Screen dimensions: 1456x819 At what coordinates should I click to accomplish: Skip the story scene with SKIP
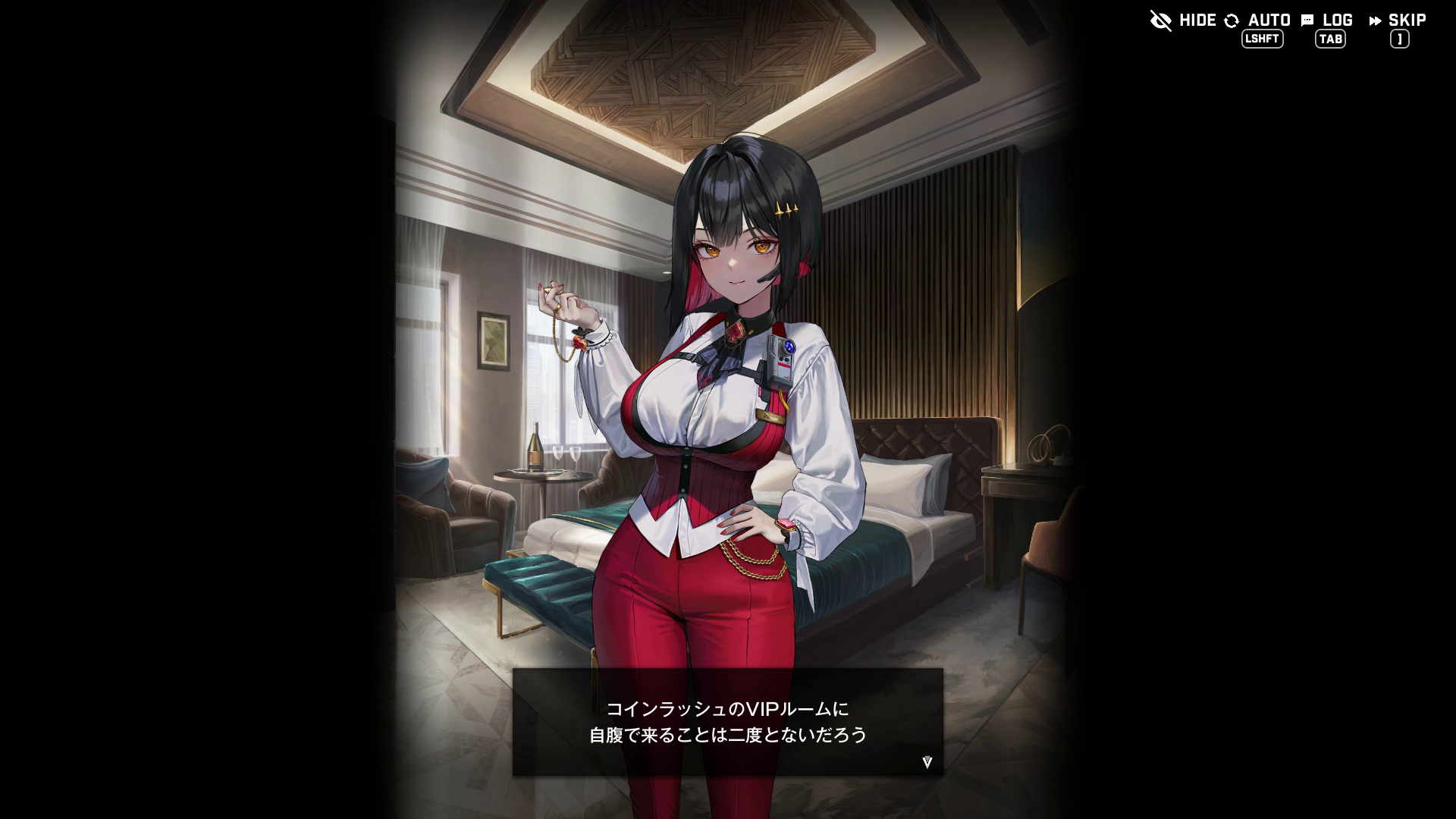[1398, 20]
